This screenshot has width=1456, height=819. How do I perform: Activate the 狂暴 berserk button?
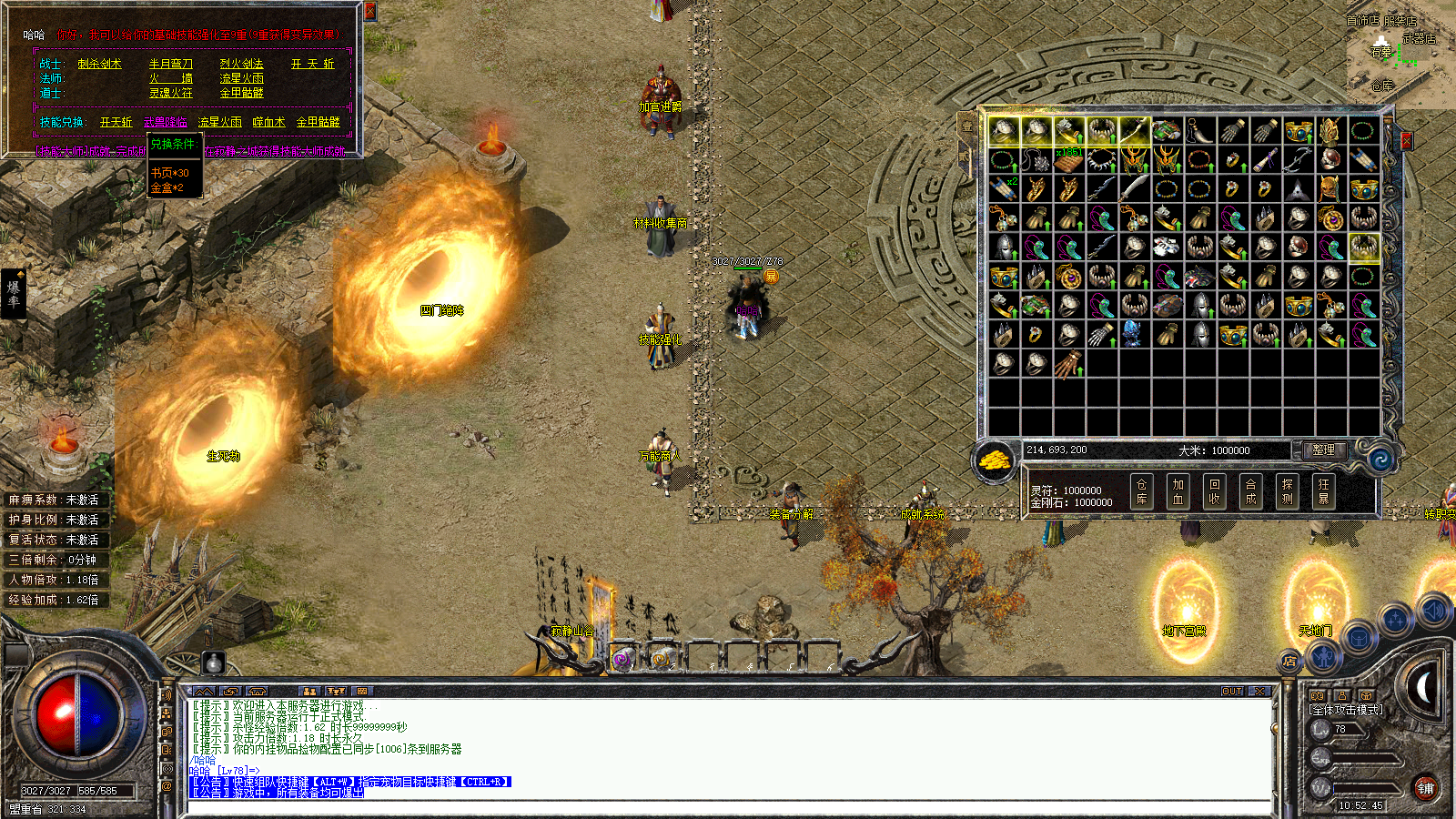pyautogui.click(x=1323, y=491)
